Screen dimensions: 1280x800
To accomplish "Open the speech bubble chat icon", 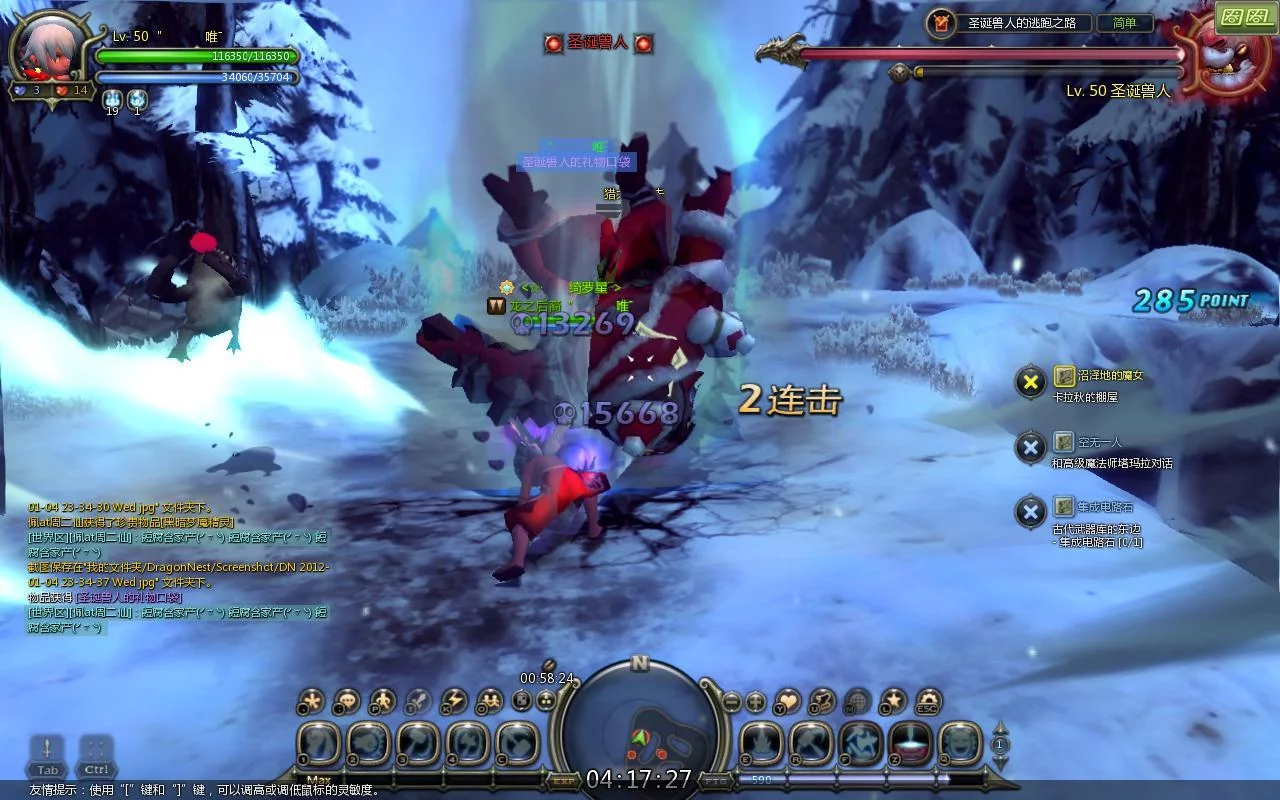I will pos(346,701).
